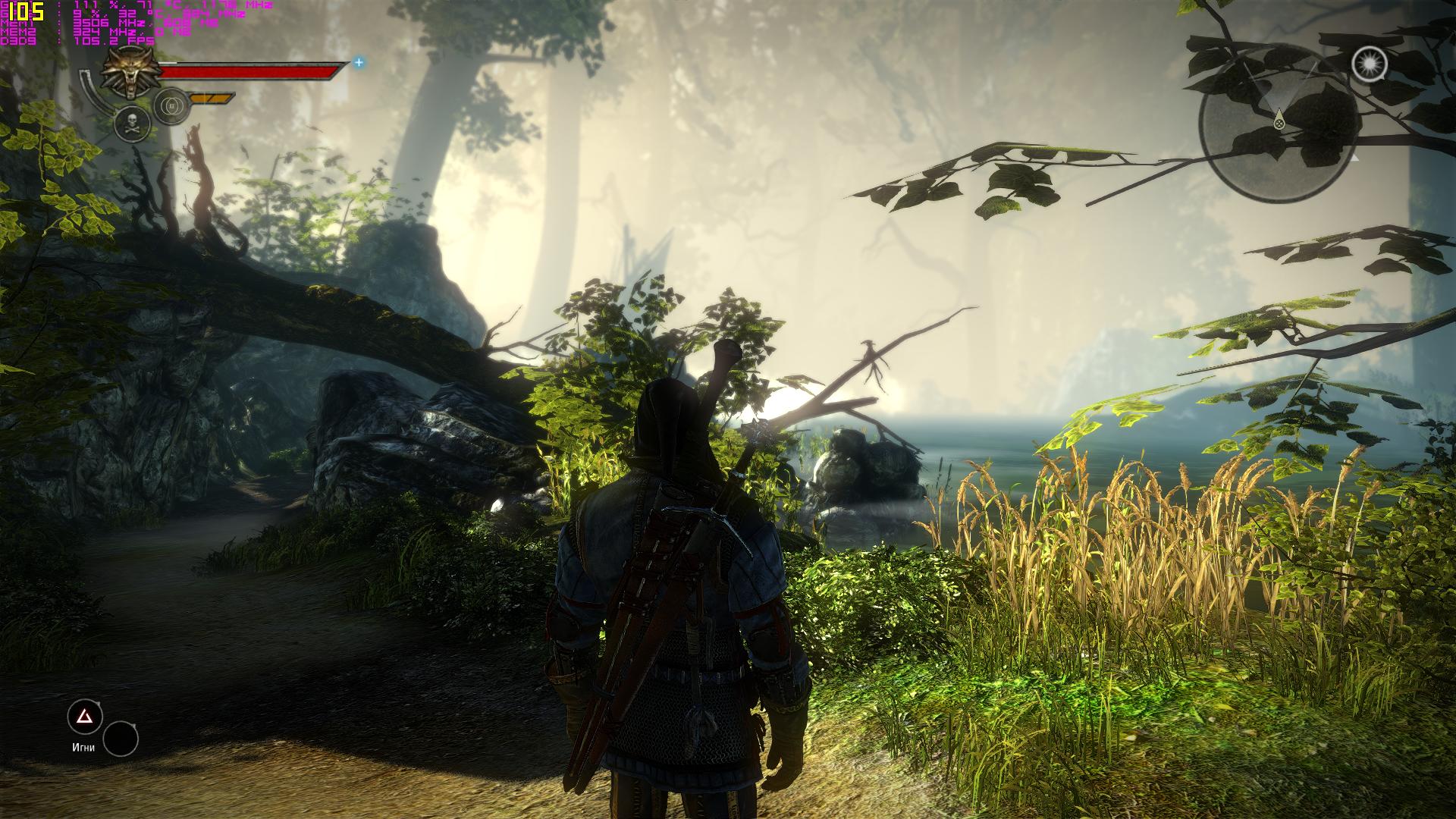Image resolution: width=1456 pixels, height=819 pixels.
Task: Activate the Игни sign icon
Action: tap(84, 716)
